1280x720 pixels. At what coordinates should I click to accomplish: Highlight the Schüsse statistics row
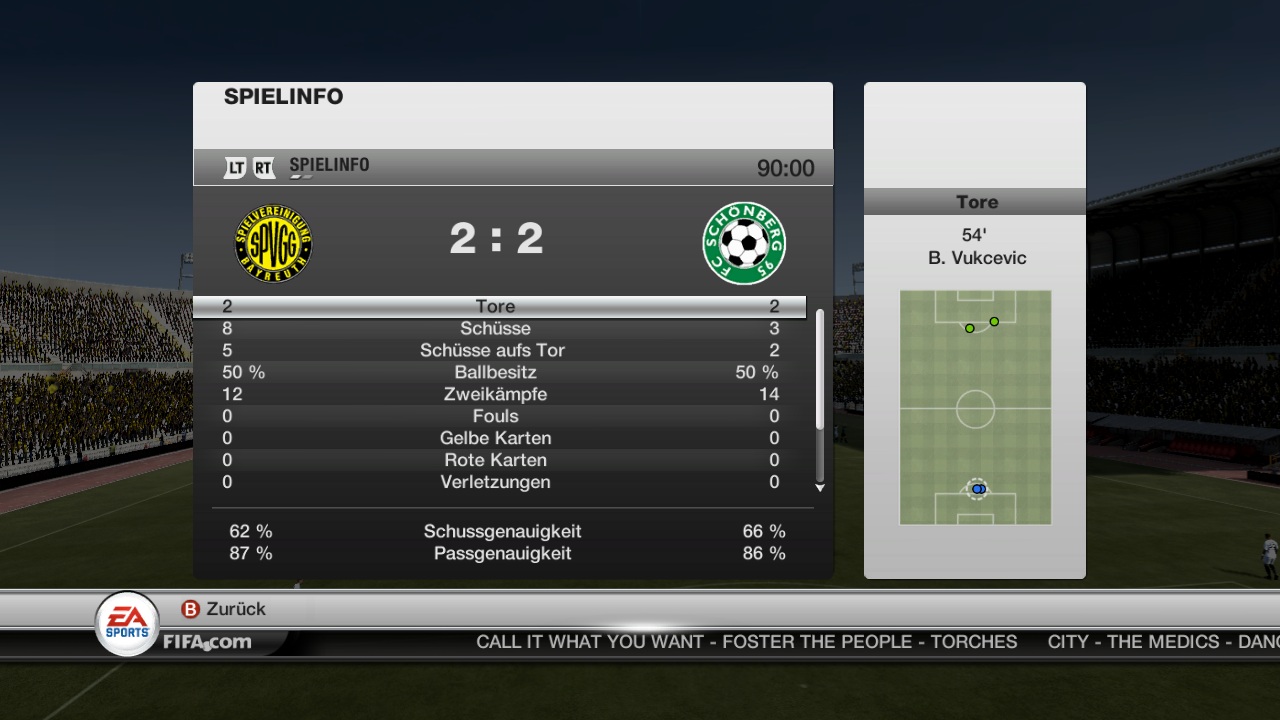click(x=497, y=329)
